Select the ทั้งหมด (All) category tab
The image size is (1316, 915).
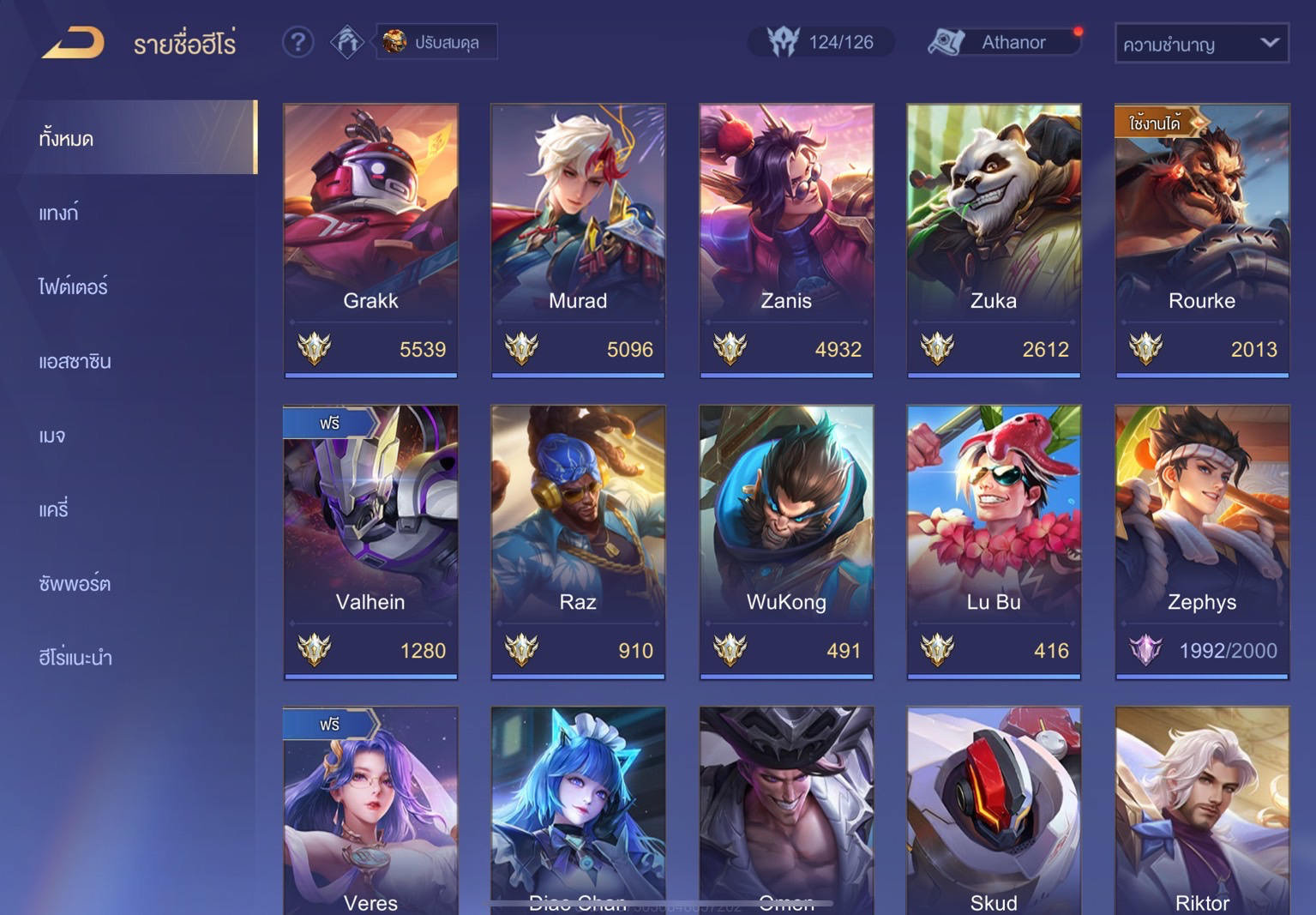tap(129, 138)
